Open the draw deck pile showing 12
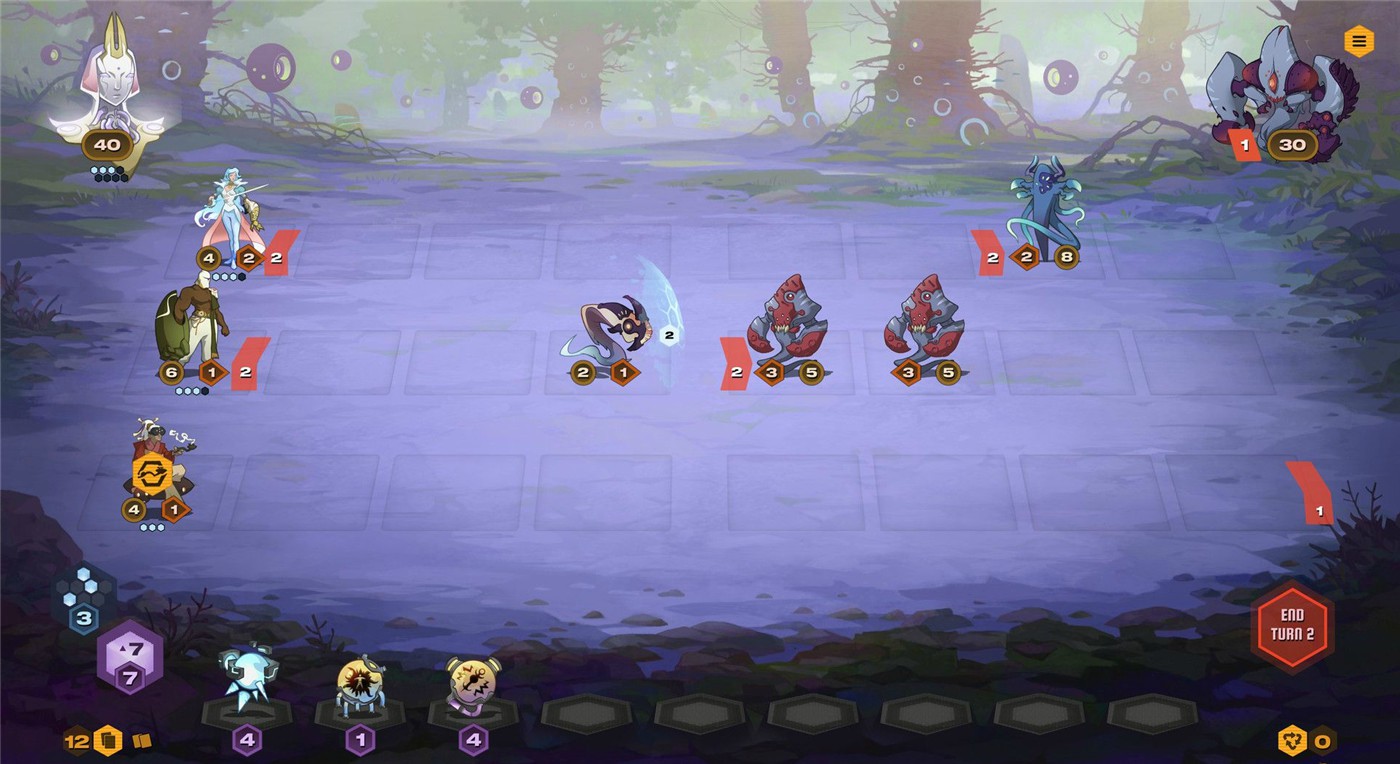1400x764 pixels. 107,741
